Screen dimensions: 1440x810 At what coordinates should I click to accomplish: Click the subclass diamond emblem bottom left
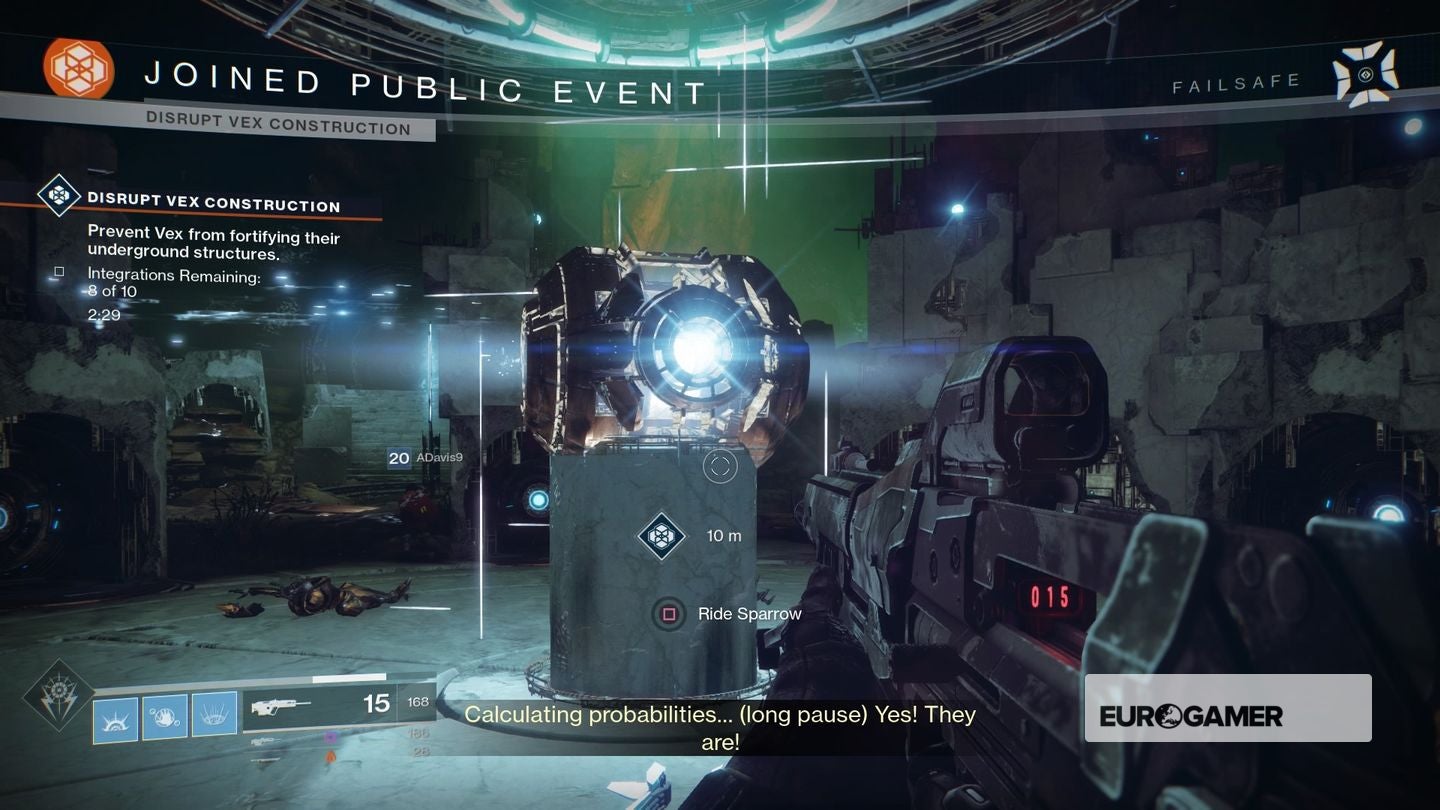57,692
